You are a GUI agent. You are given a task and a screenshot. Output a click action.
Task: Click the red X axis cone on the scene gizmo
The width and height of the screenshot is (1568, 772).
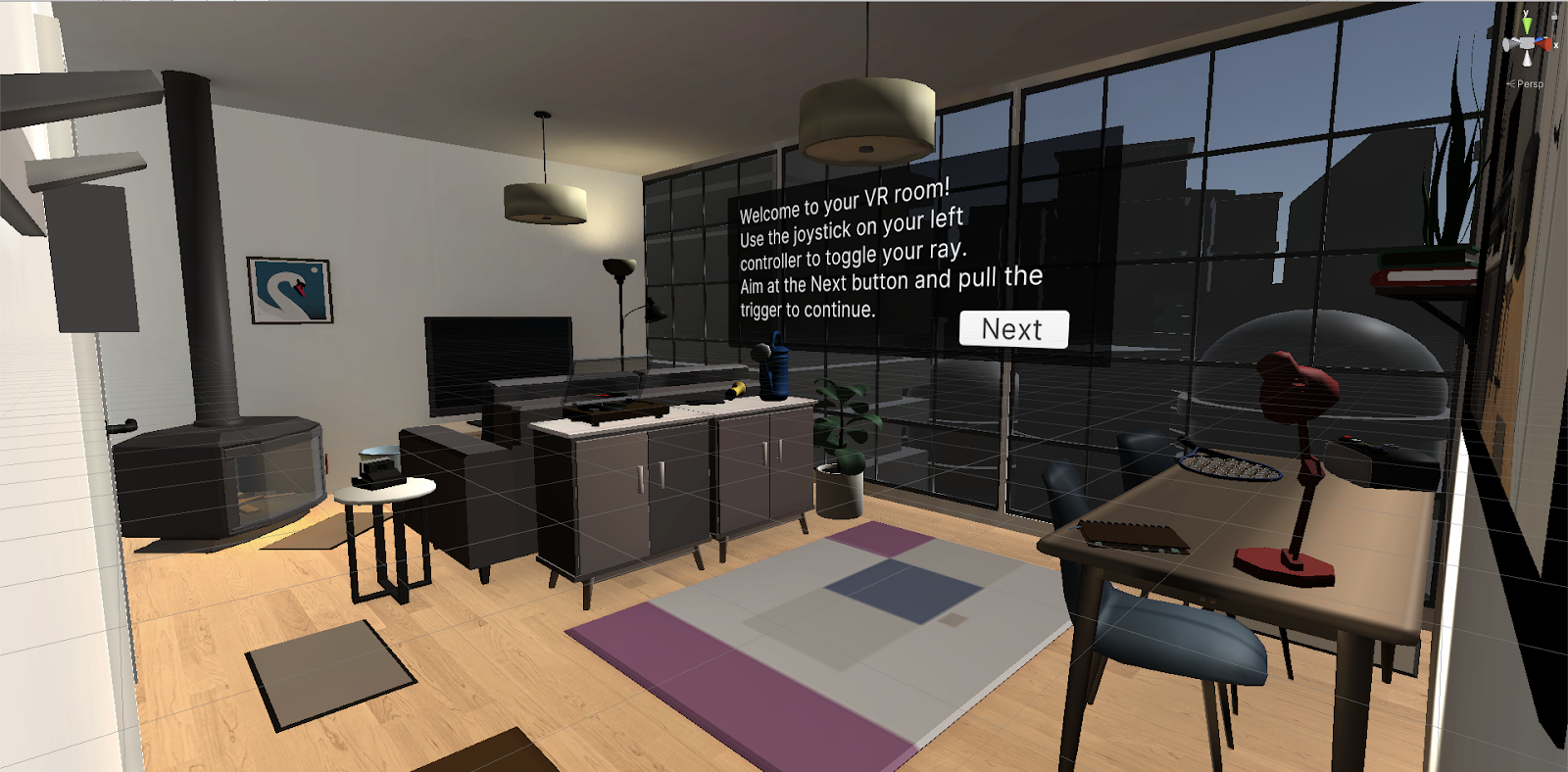[x=1545, y=45]
